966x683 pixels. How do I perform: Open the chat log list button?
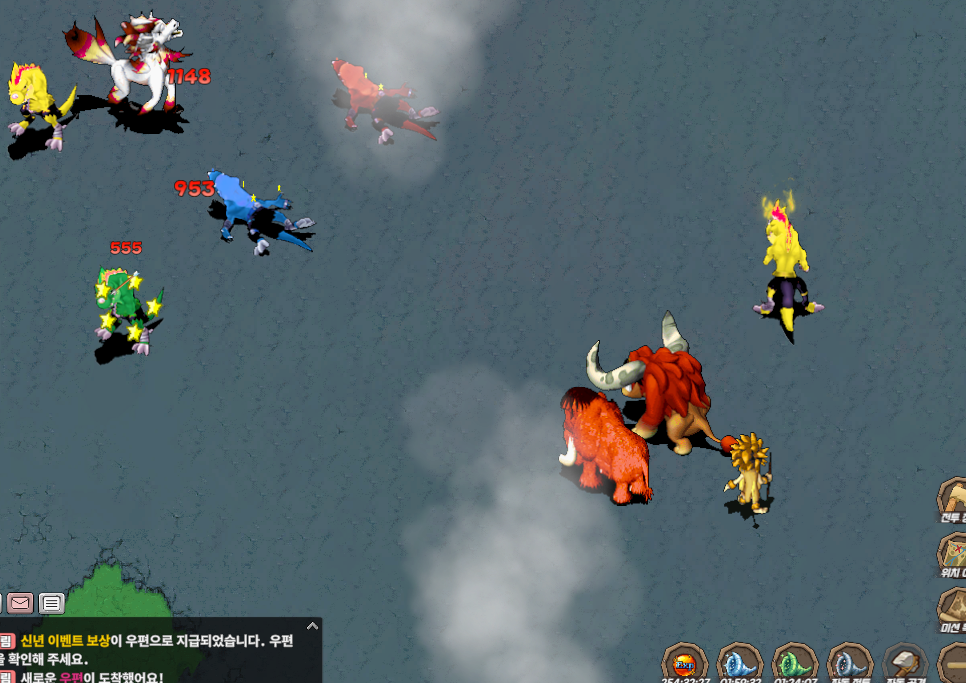click(x=51, y=603)
